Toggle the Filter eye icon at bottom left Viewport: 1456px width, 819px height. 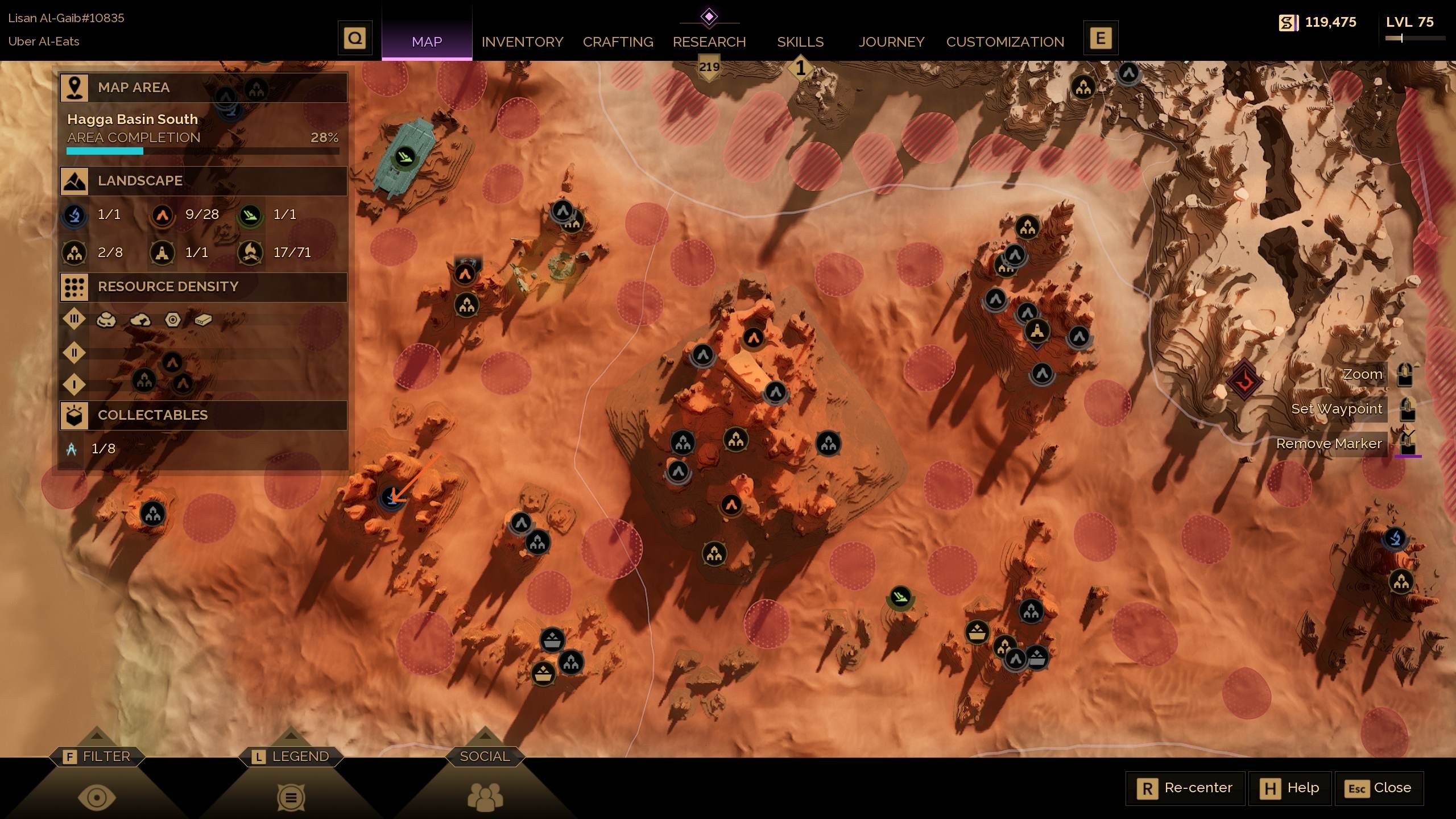[97, 796]
